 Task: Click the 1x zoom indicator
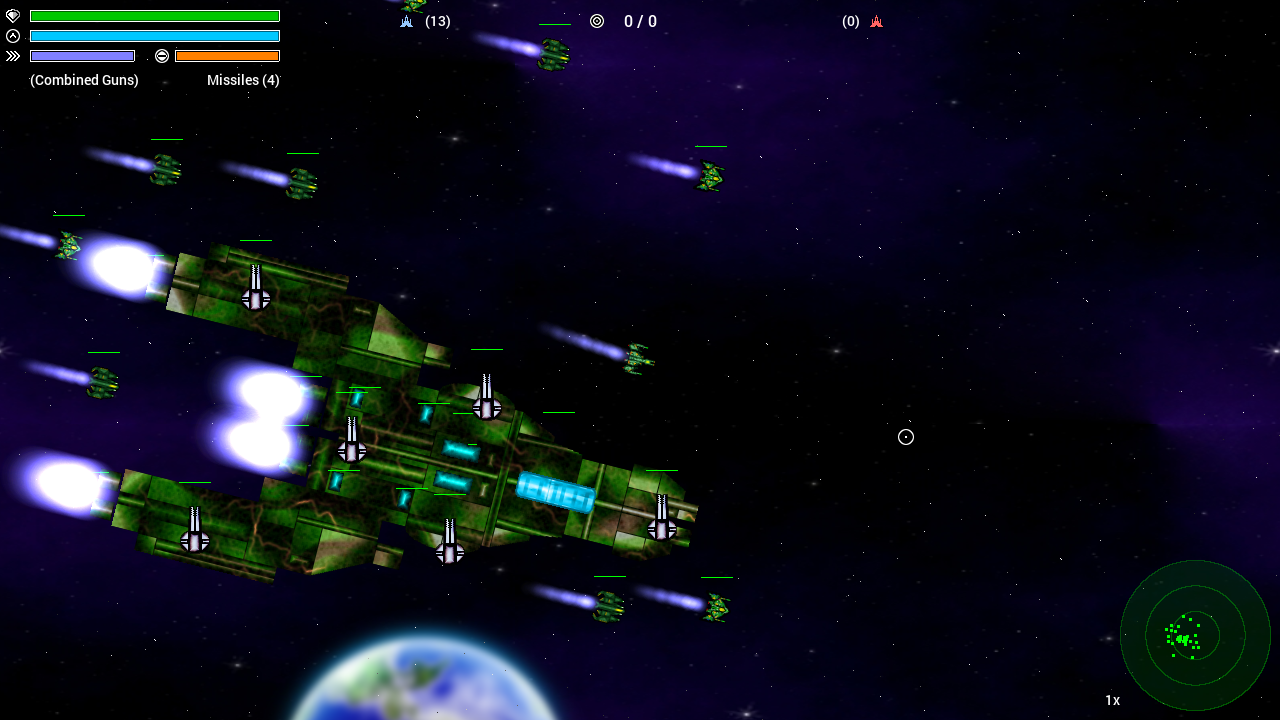(x=1112, y=700)
